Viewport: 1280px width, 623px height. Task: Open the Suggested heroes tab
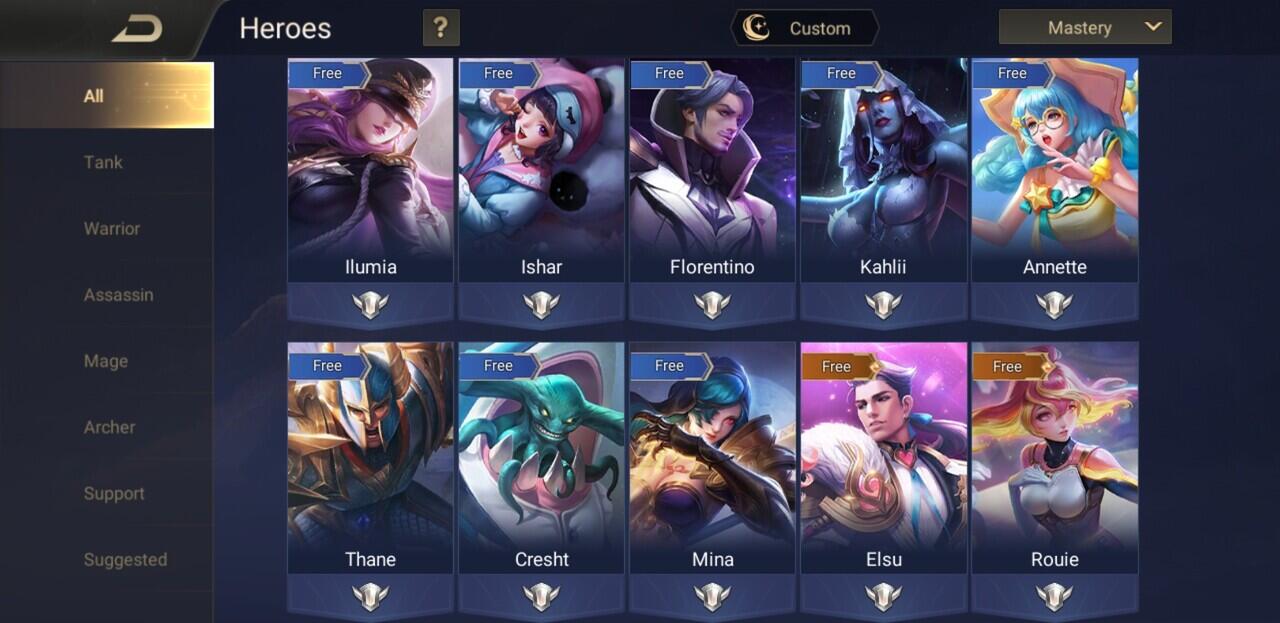125,560
